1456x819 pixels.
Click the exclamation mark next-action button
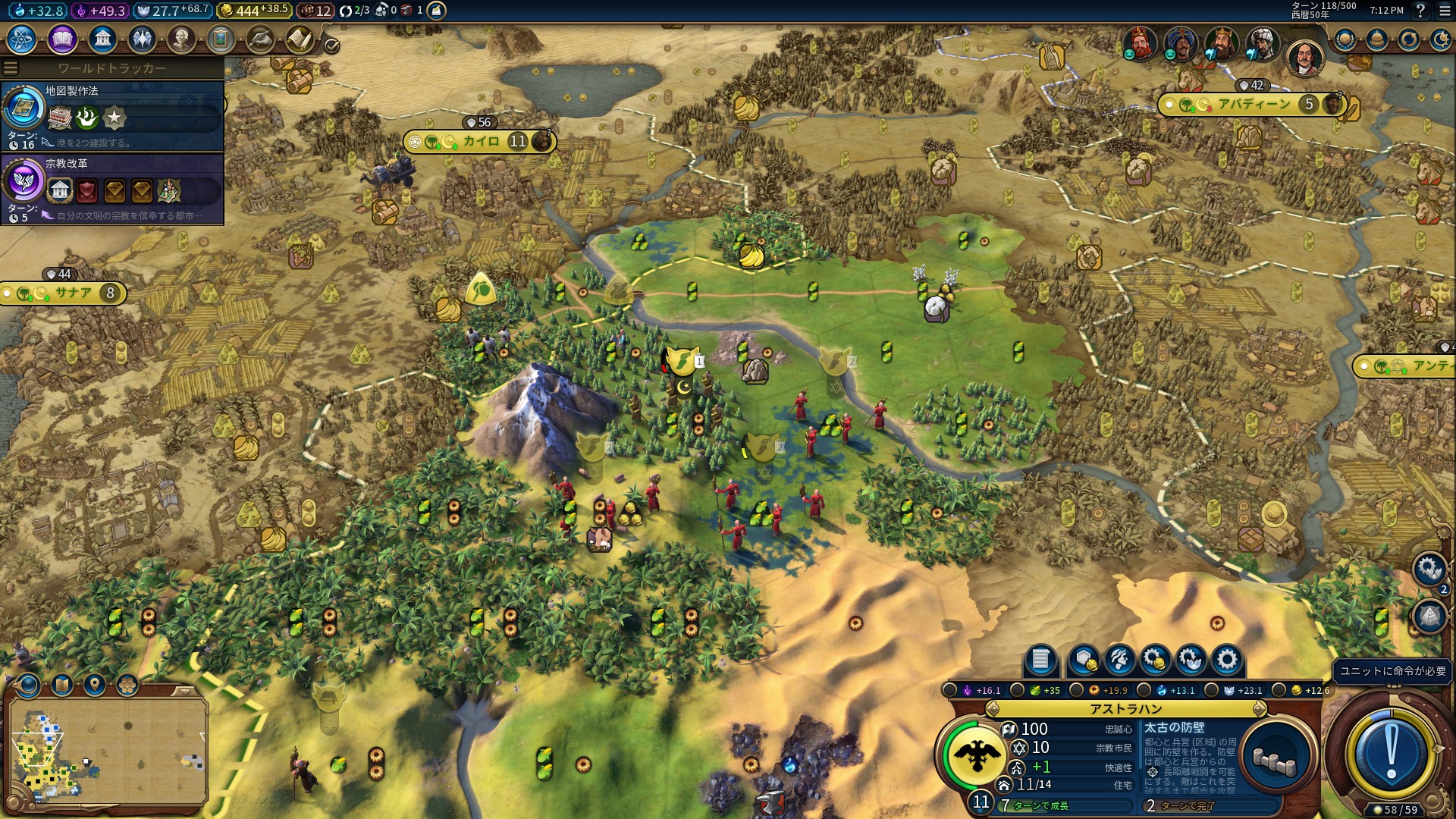point(1391,752)
